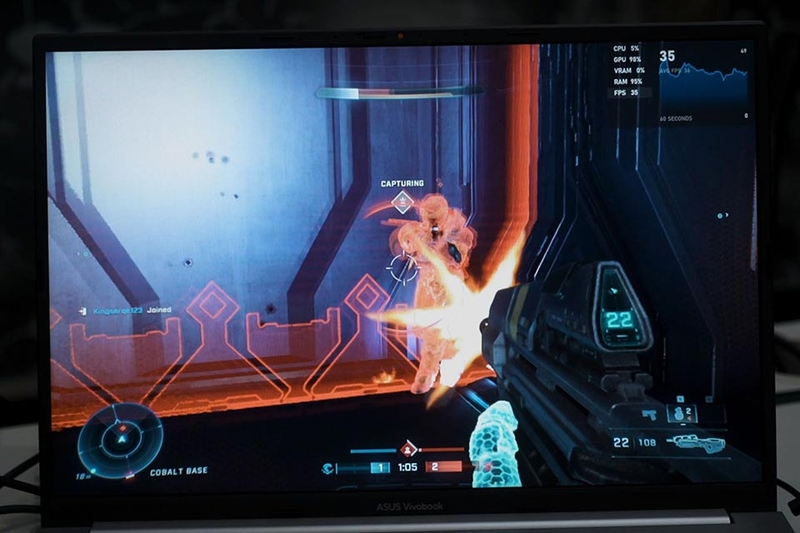
Task: Click the blue team emblem beside the score
Action: coord(328,467)
